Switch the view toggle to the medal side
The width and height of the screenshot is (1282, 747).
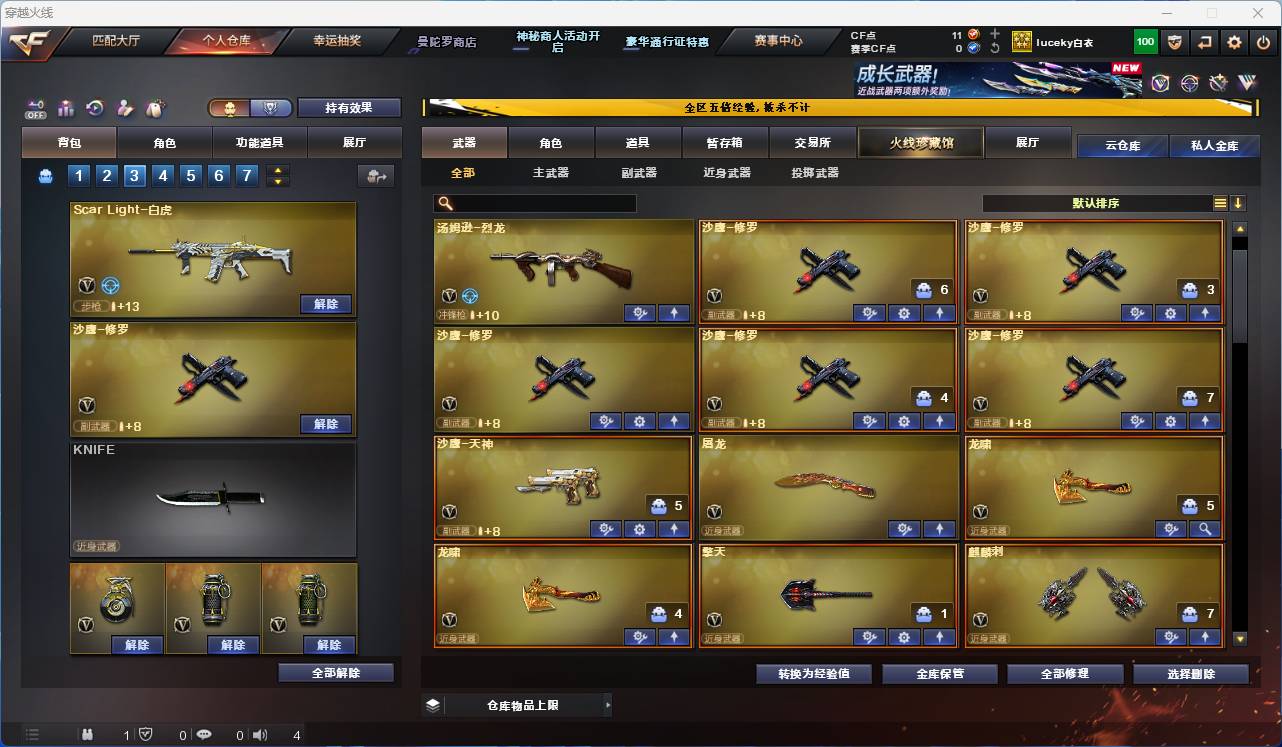pos(272,108)
